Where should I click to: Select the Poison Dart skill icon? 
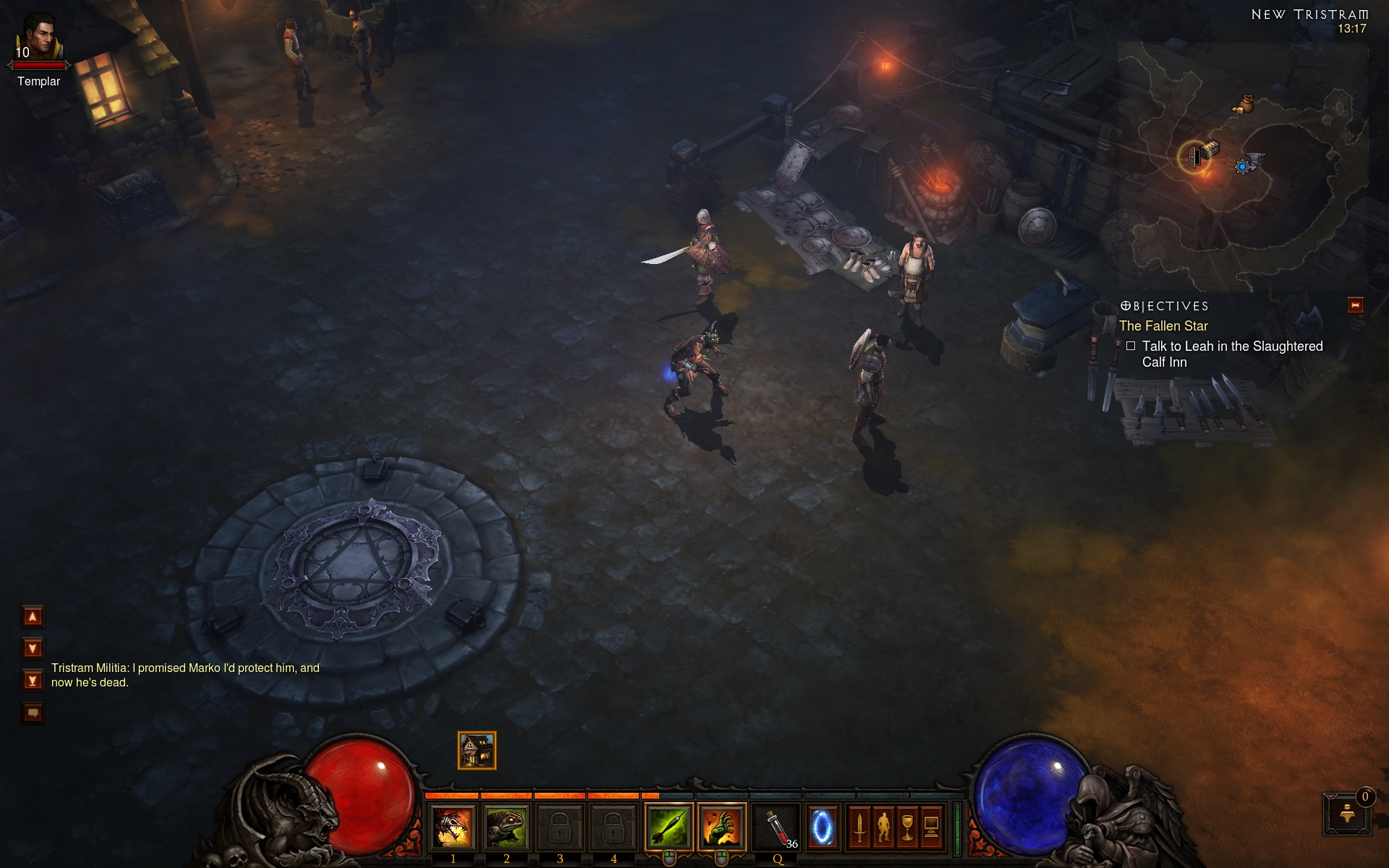coord(668,827)
